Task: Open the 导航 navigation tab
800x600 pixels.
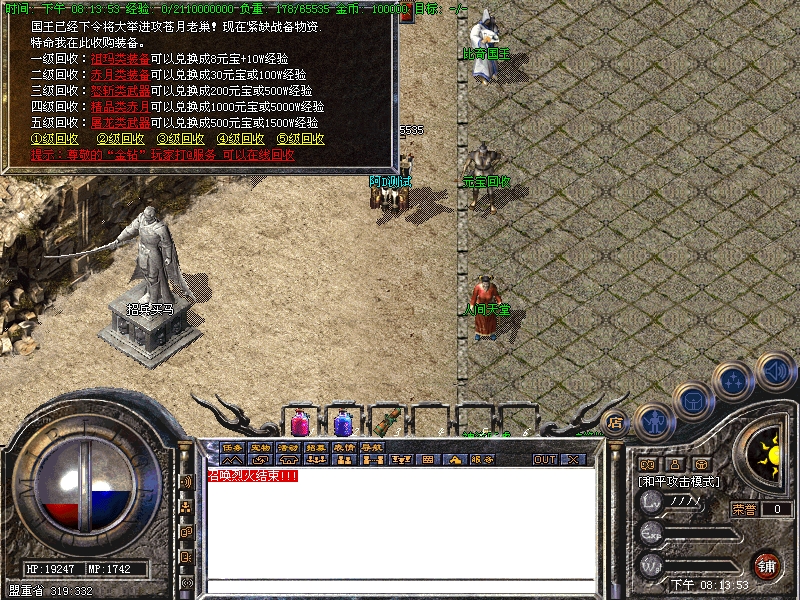Action: (x=372, y=447)
